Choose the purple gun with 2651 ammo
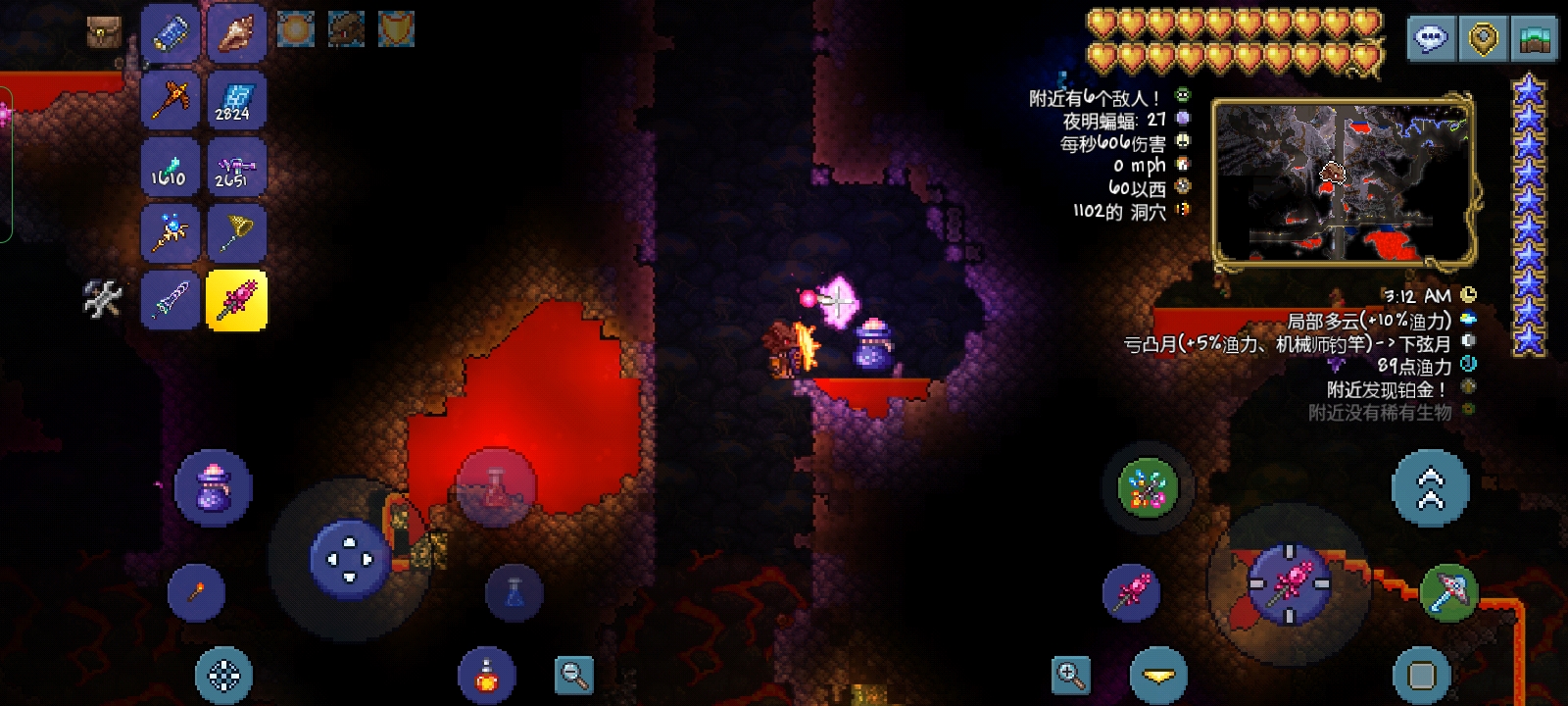Screen dimensions: 1568x706 pos(236,166)
